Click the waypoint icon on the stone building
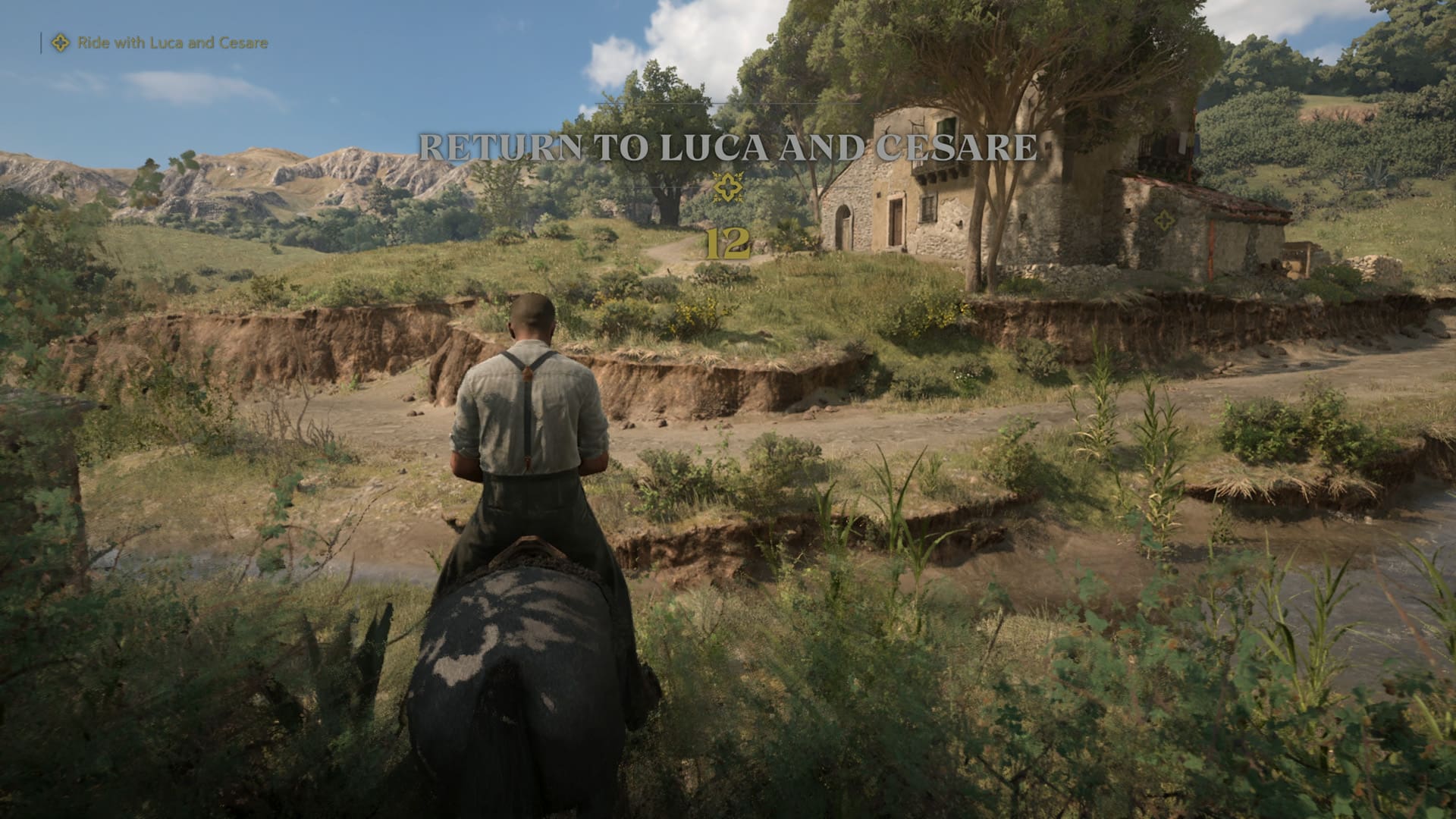 pos(1165,221)
